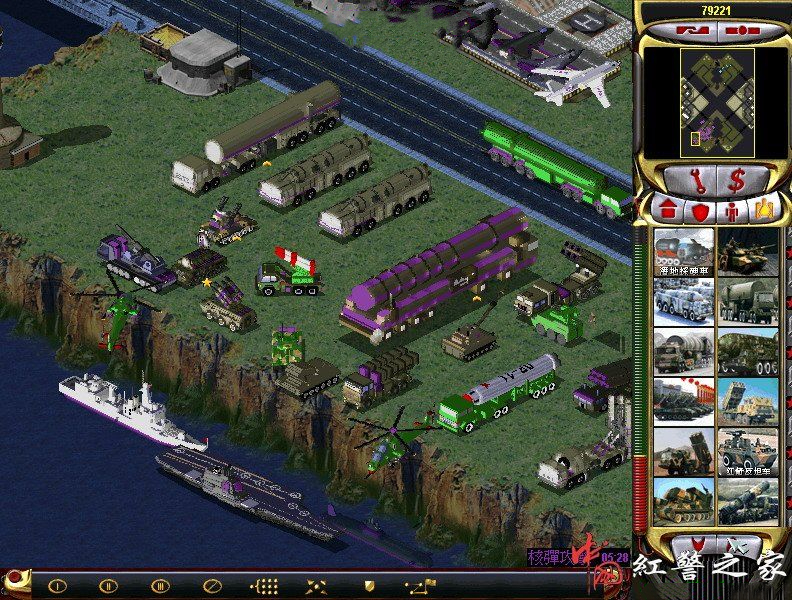Activate the guard shield command icon

click(368, 586)
